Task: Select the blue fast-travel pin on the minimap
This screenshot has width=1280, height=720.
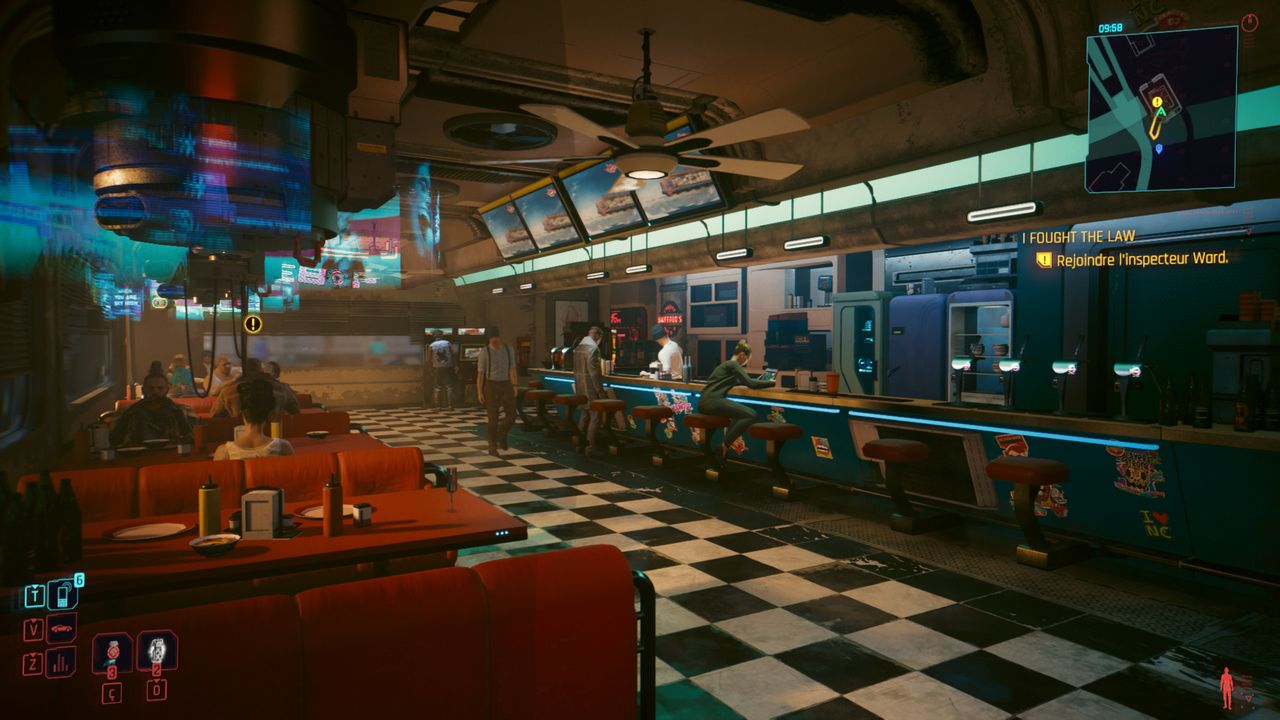Action: 1159,149
